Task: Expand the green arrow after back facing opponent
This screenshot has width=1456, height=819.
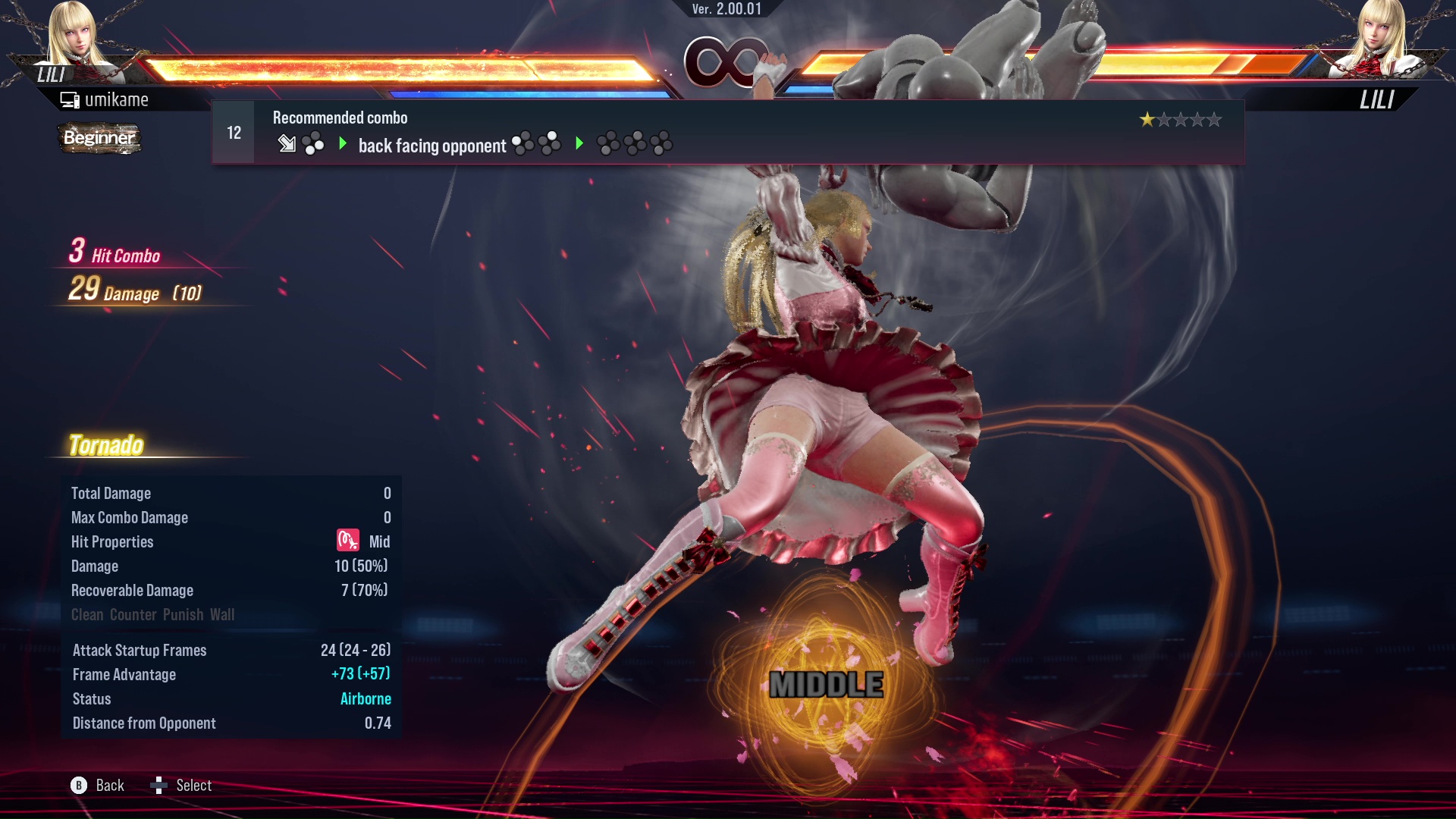Action: coord(581,143)
